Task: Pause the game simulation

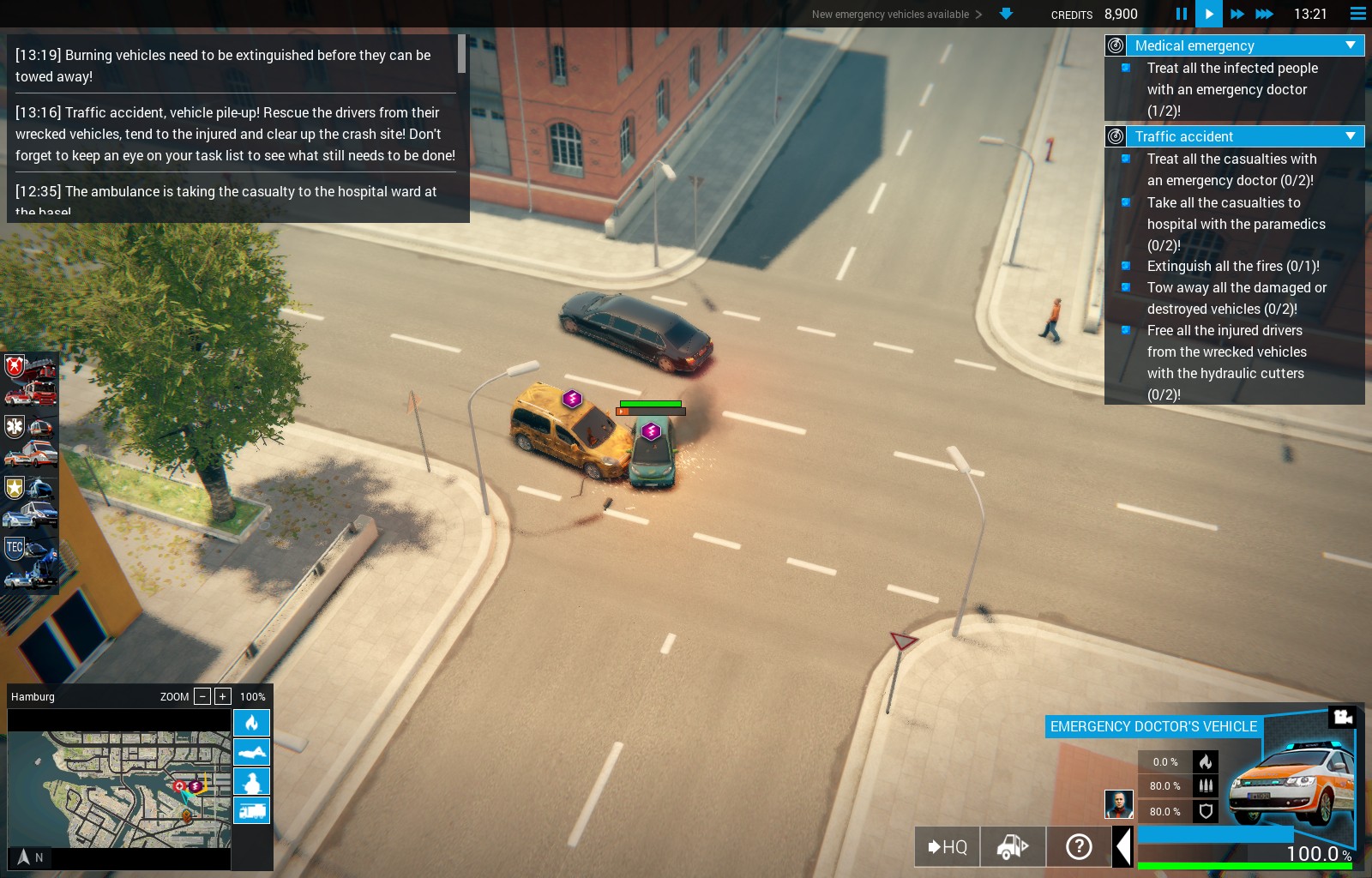Action: 1181,14
